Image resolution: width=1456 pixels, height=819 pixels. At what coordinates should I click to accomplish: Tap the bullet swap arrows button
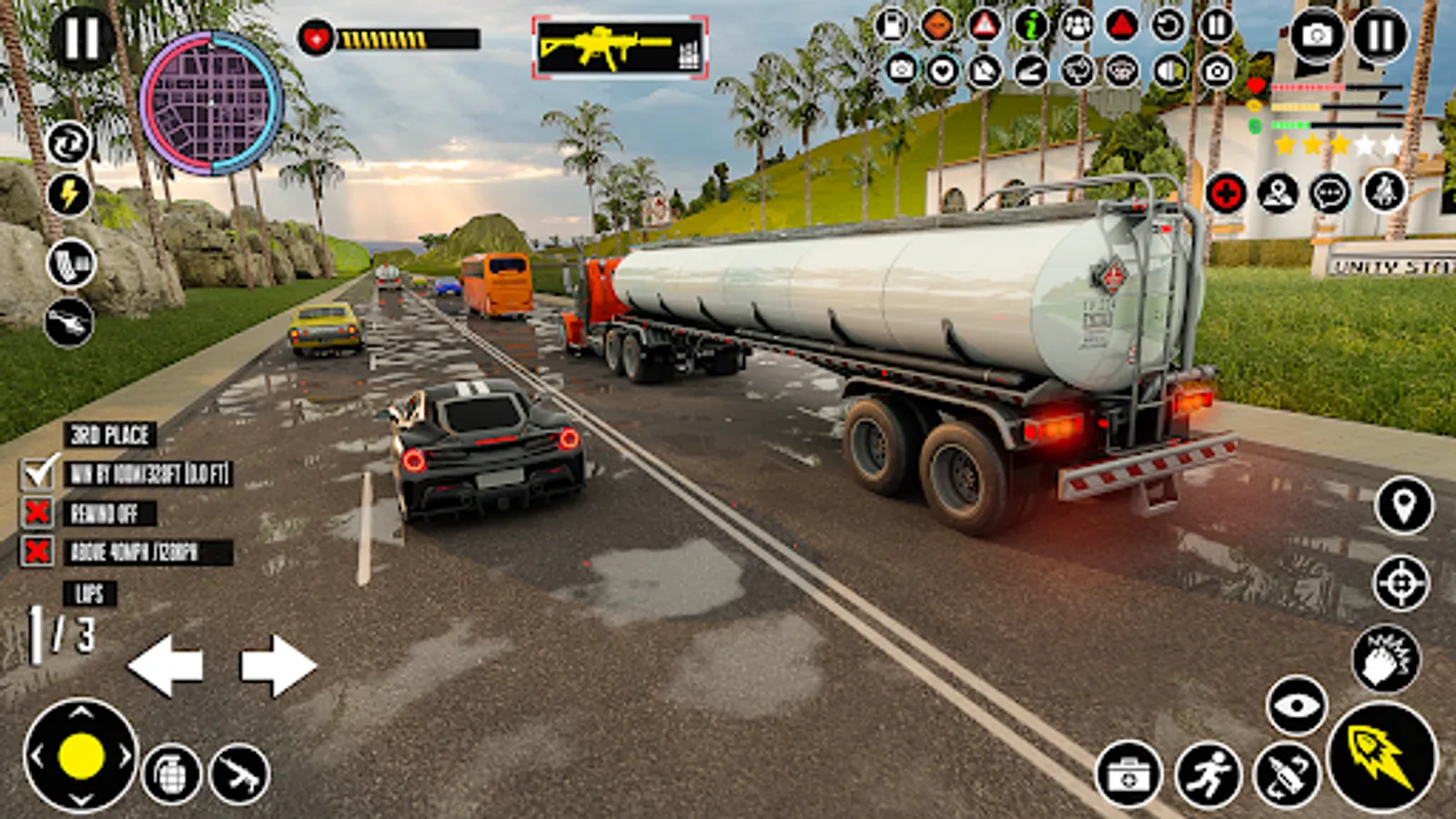point(1286,775)
